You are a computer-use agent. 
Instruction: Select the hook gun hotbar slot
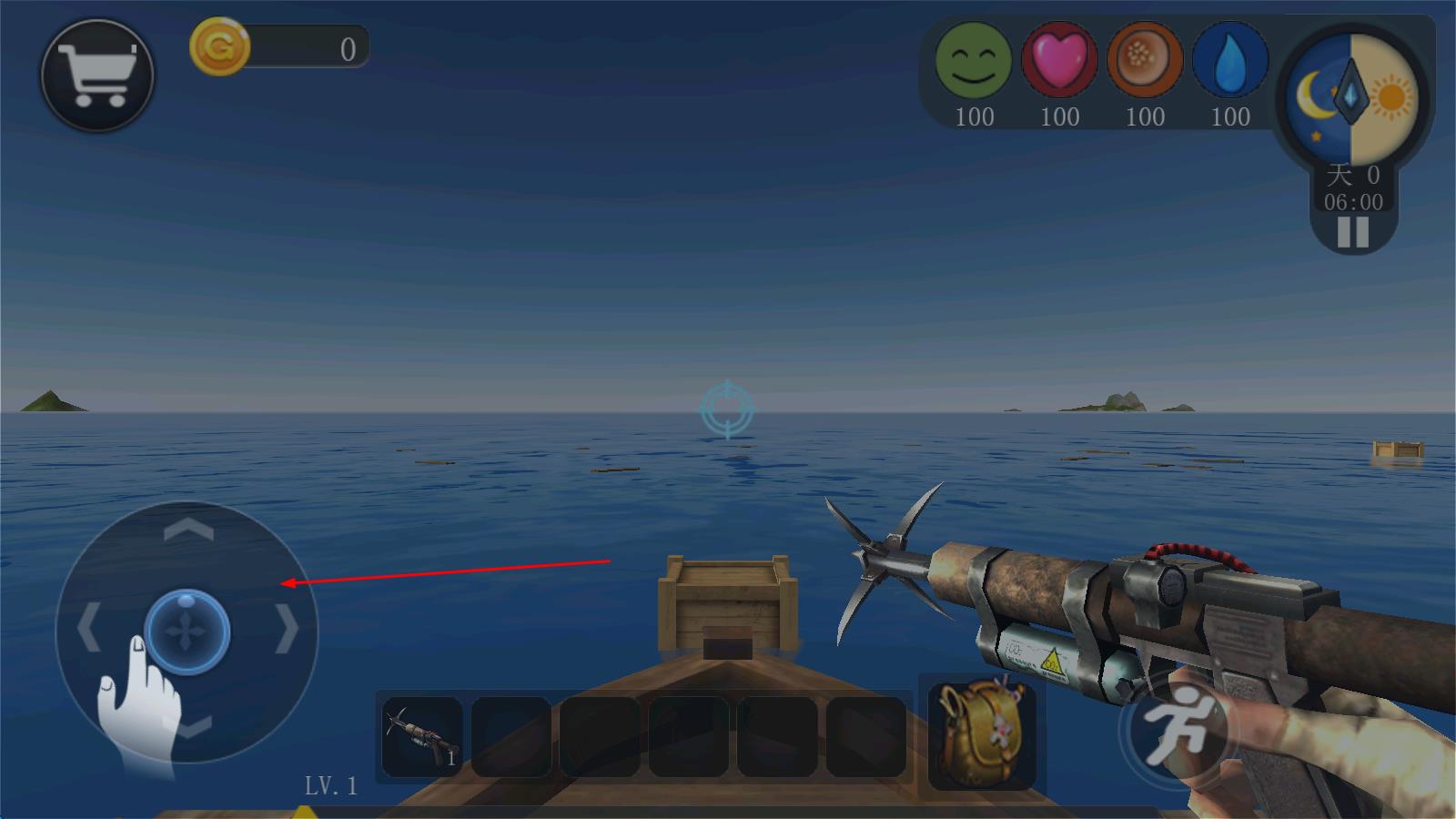tap(421, 735)
